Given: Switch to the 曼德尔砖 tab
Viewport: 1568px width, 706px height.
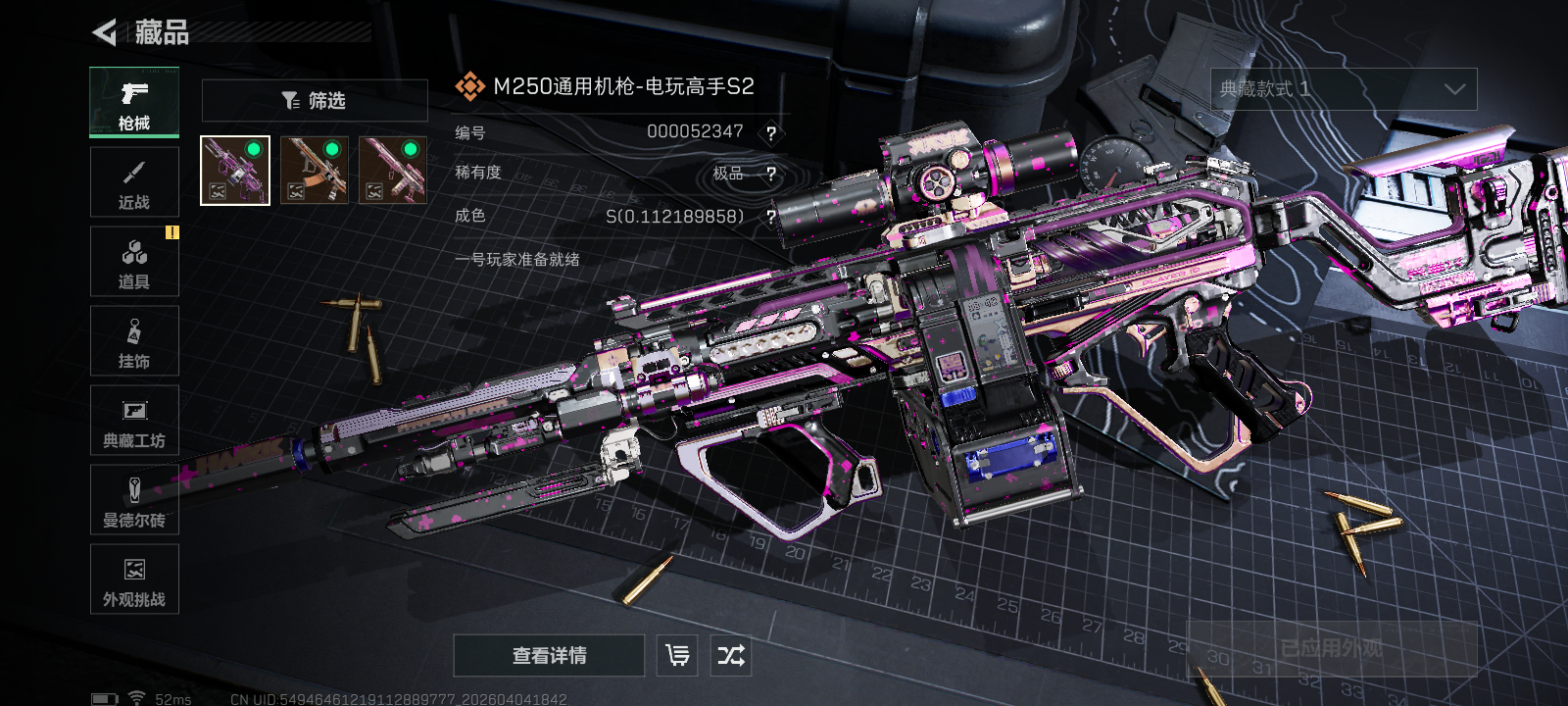Looking at the screenshot, I should point(134,500).
